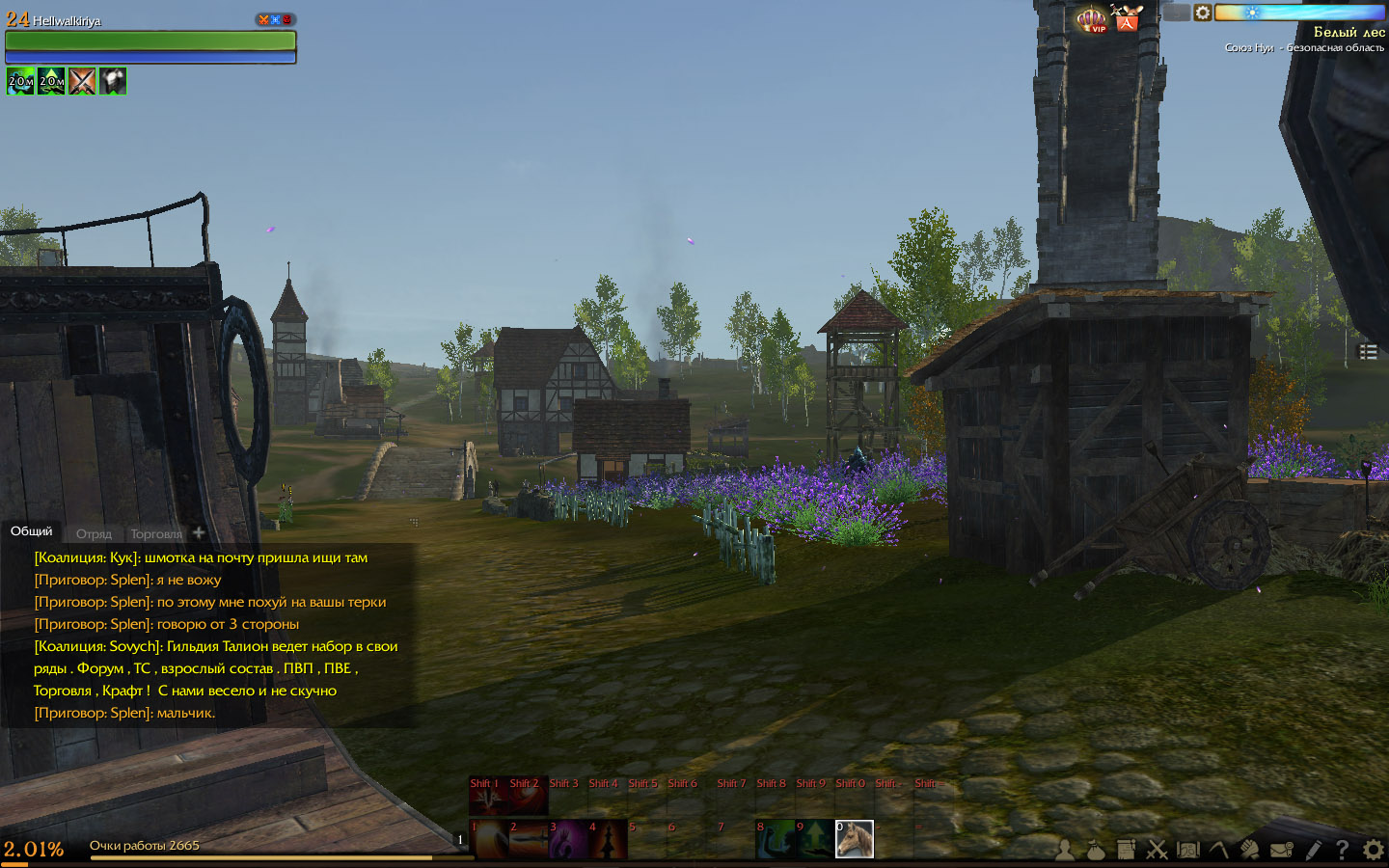The height and width of the screenshot is (868, 1389).
Task: Open the character sheet silhouette icon
Action: (x=1065, y=850)
